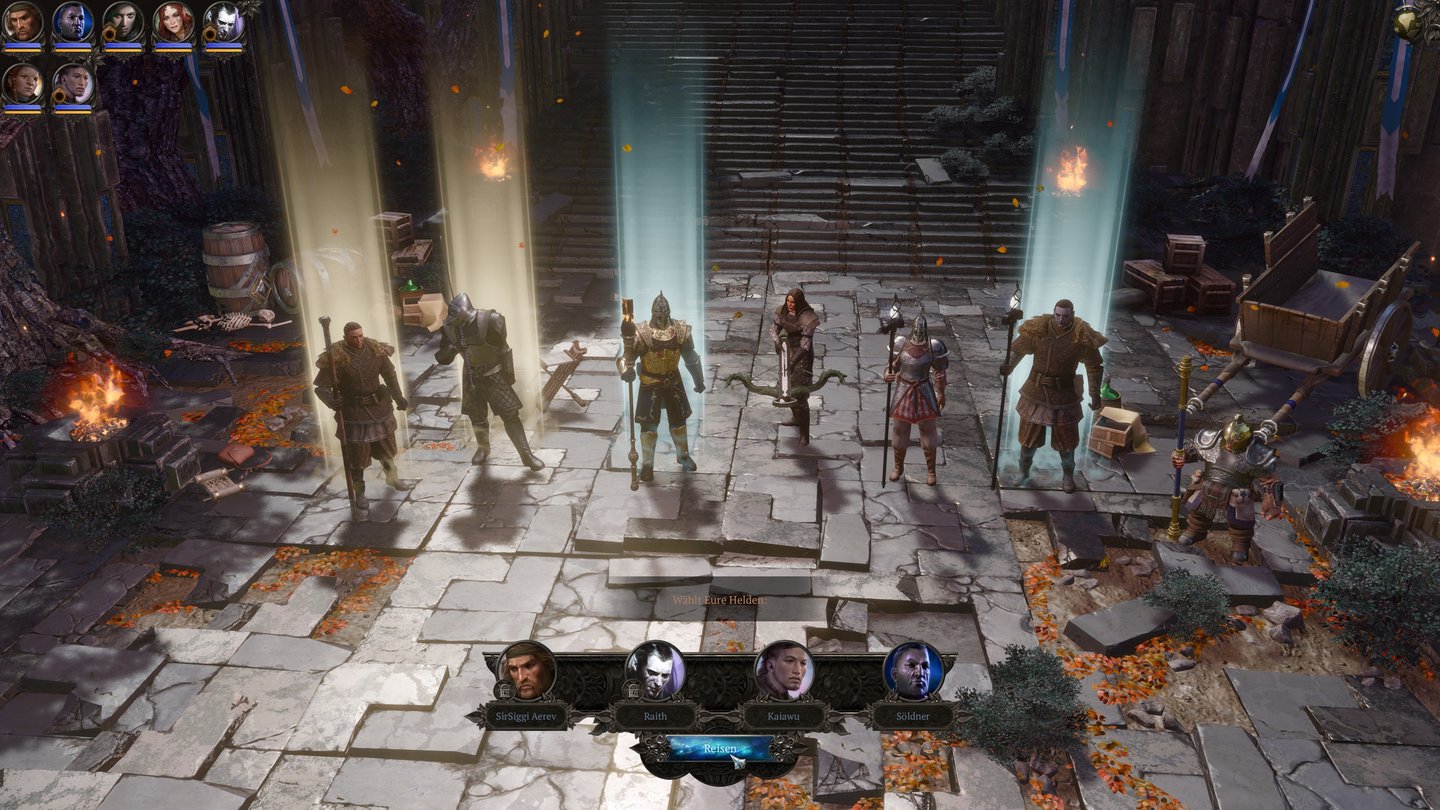1440x810 pixels.
Task: Click the Reisen travel button
Action: point(720,748)
